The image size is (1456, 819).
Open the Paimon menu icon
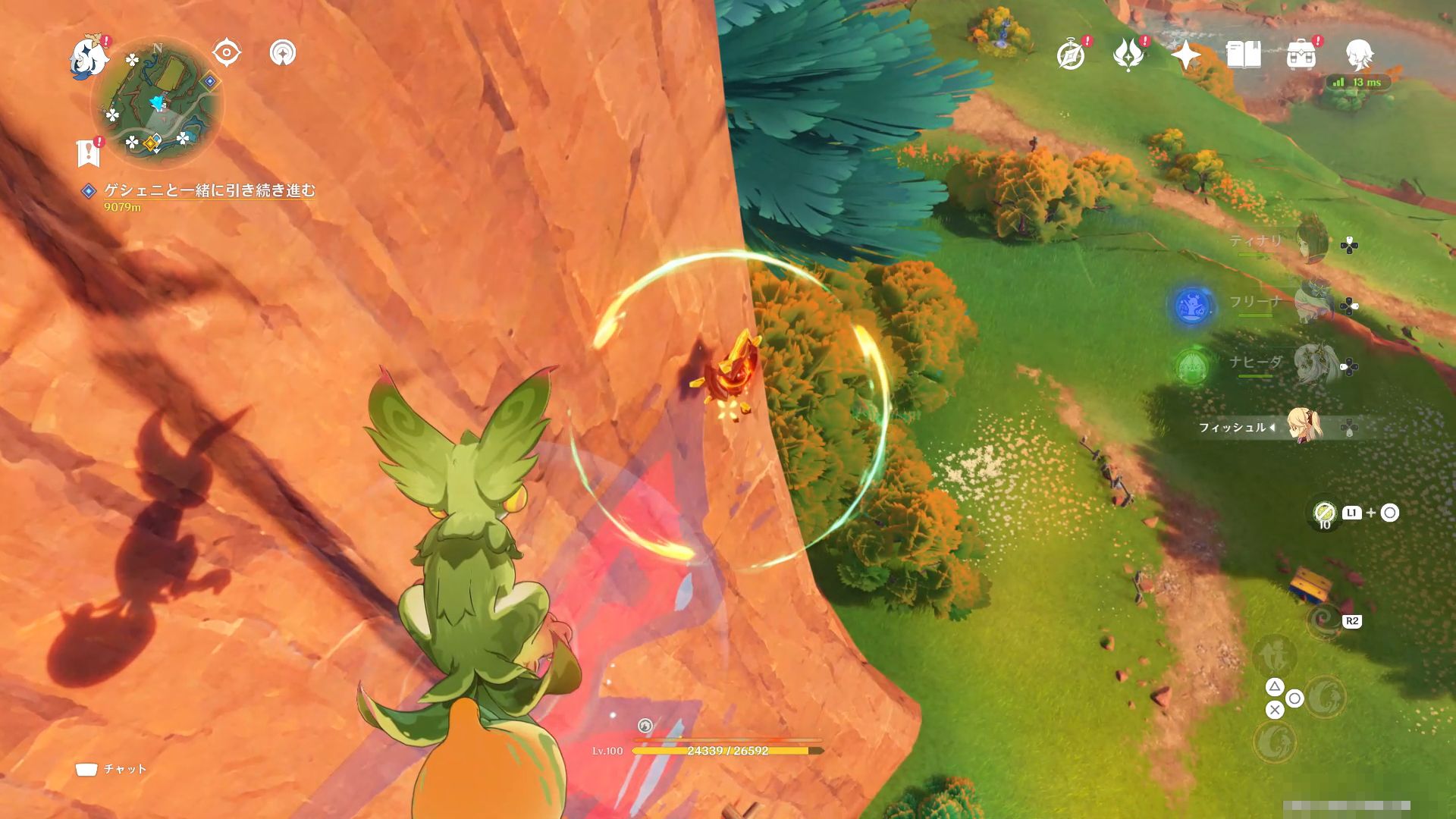[x=87, y=58]
